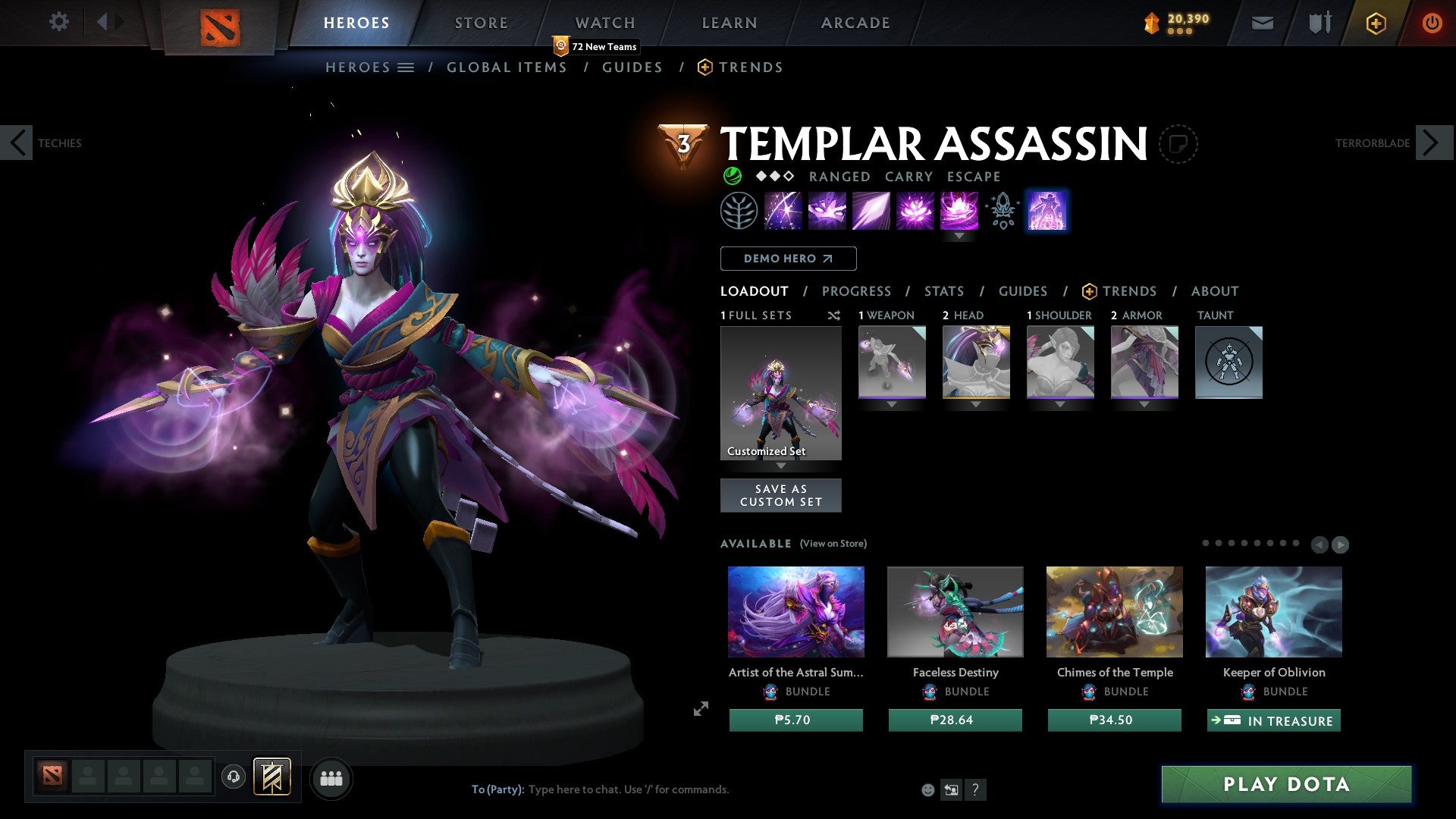Switch to the STATS tab
The image size is (1456, 819).
943,291
